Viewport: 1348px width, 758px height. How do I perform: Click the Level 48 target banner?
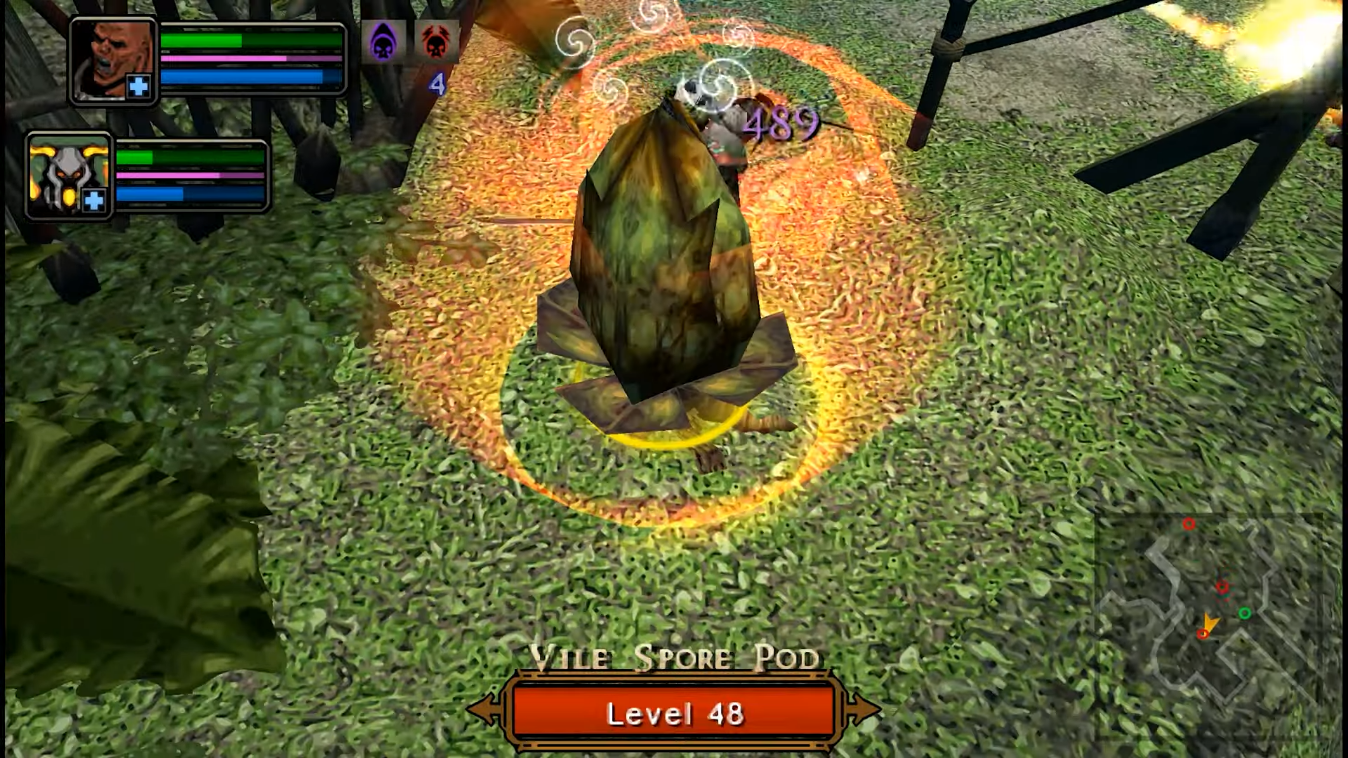click(x=674, y=713)
